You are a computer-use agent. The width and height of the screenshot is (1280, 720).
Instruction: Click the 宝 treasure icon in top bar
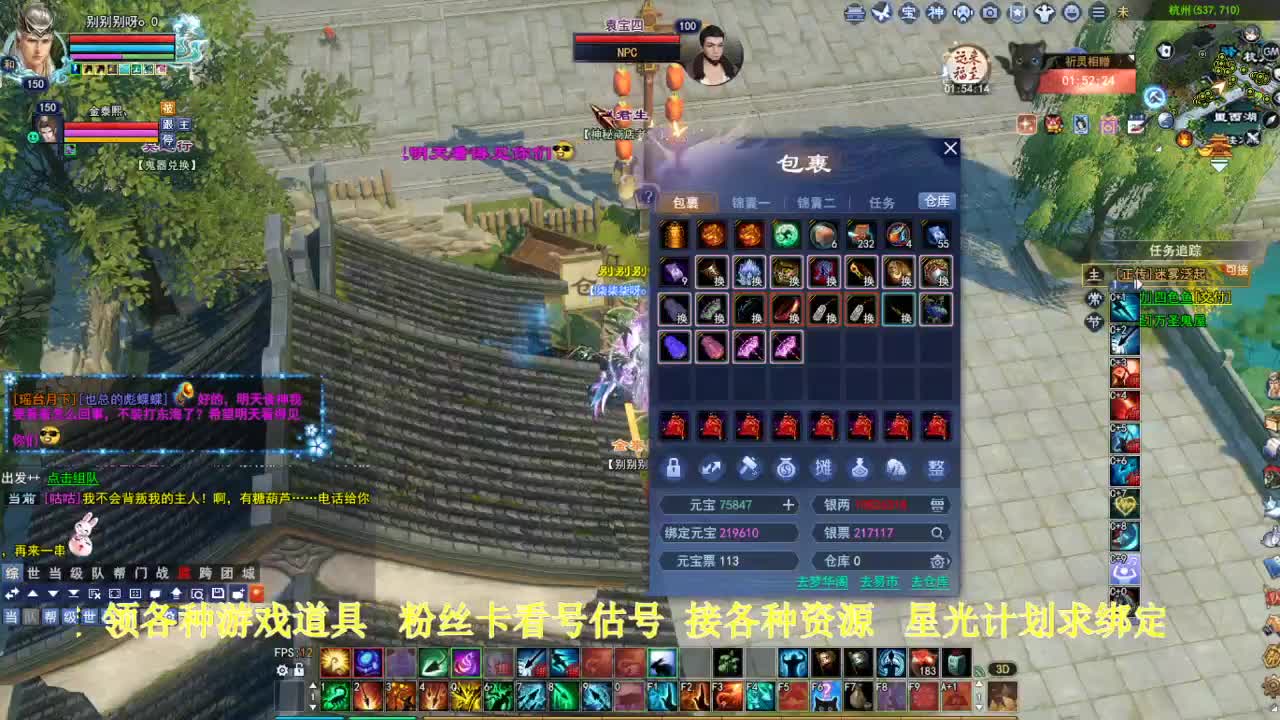pos(911,12)
